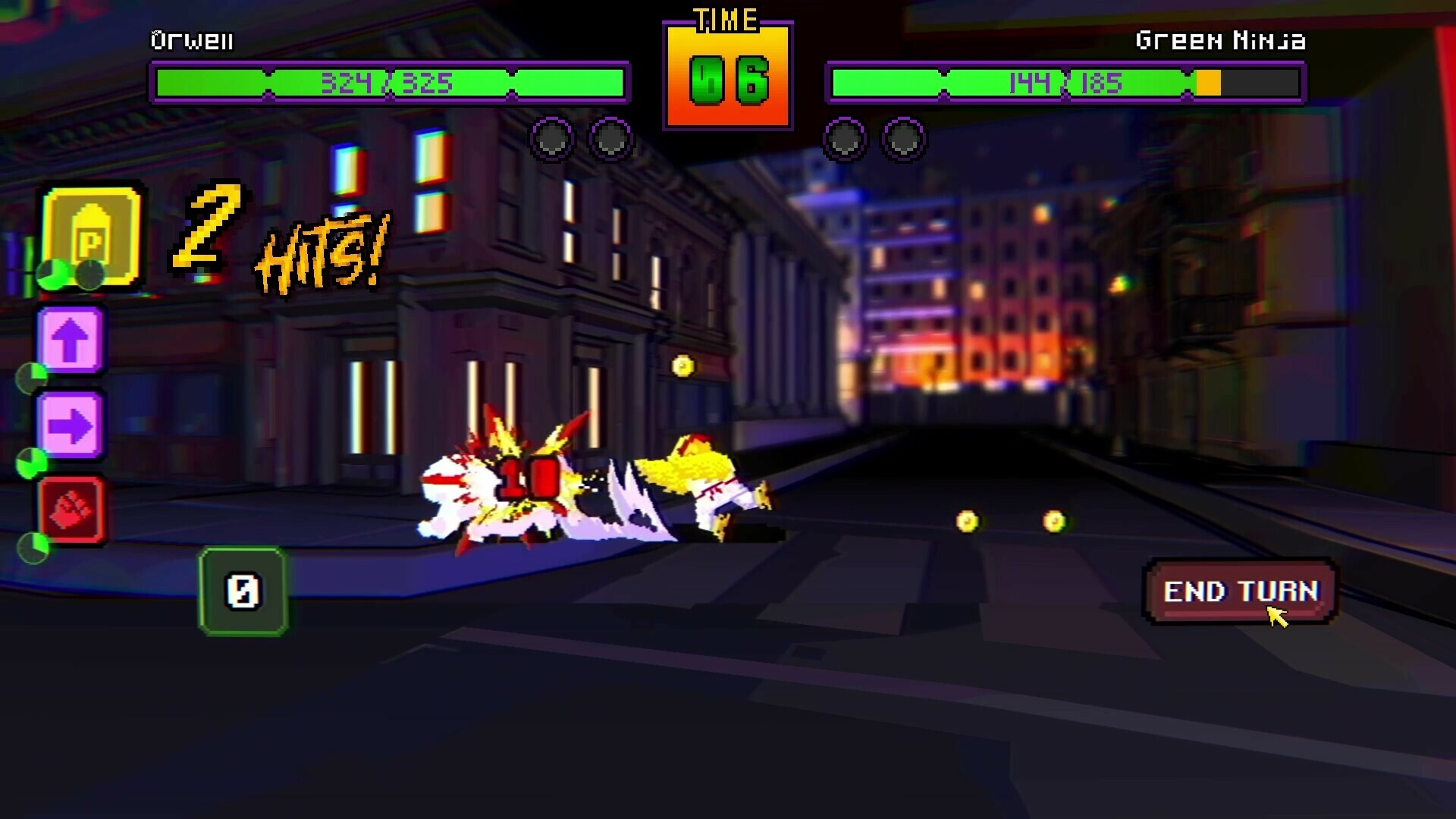Click the Orwell name label
The height and width of the screenshot is (819, 1456).
[192, 40]
